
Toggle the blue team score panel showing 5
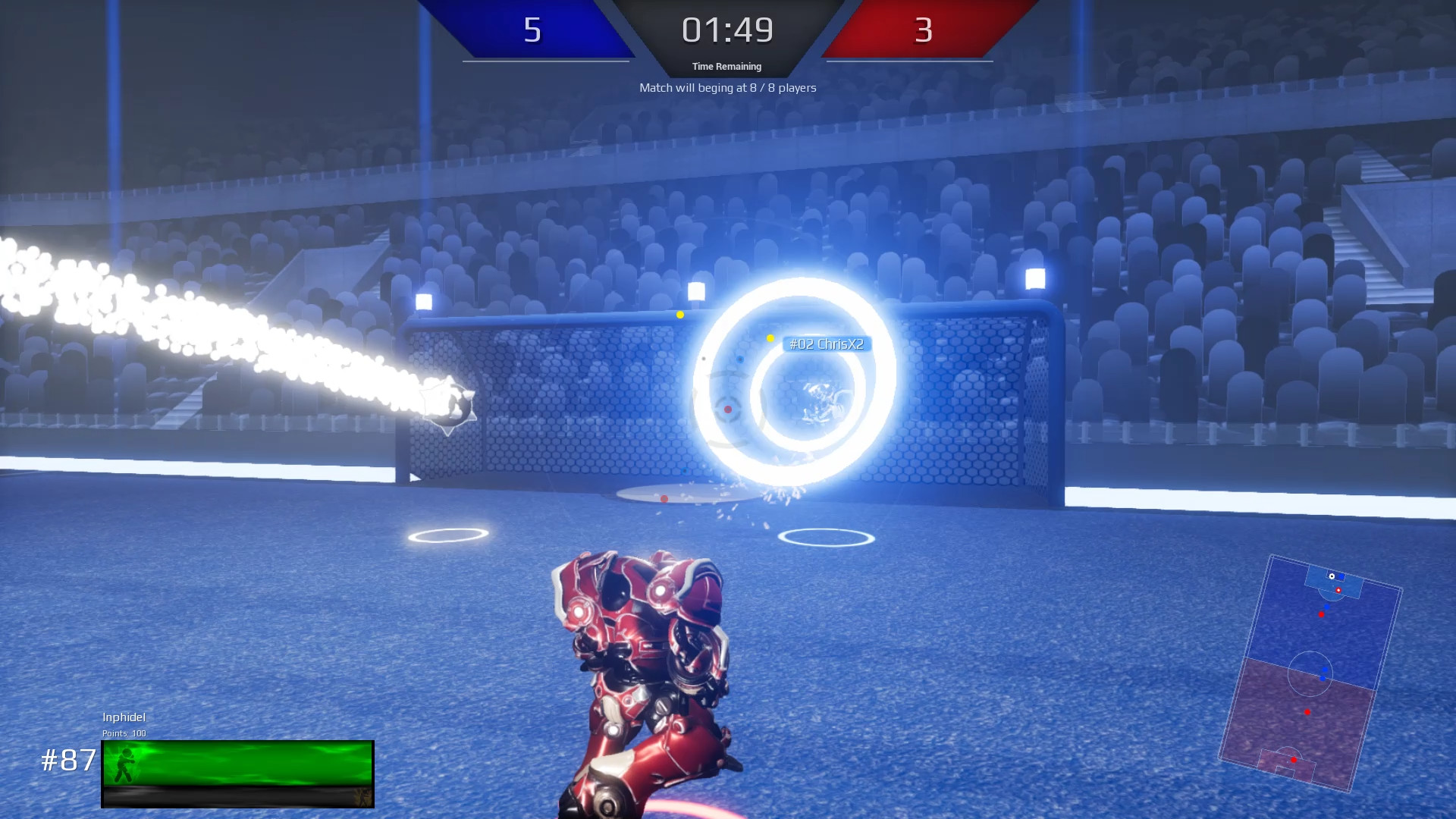tap(534, 31)
